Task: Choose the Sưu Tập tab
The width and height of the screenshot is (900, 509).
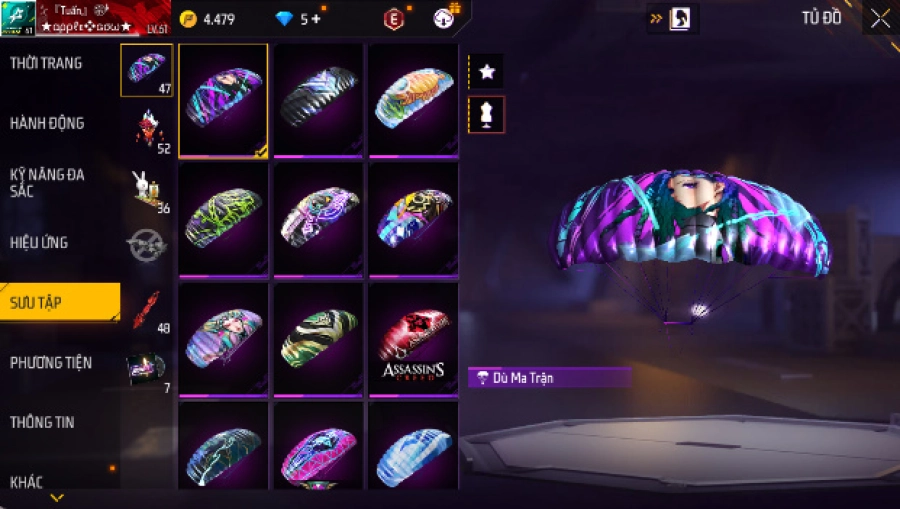Action: click(58, 302)
